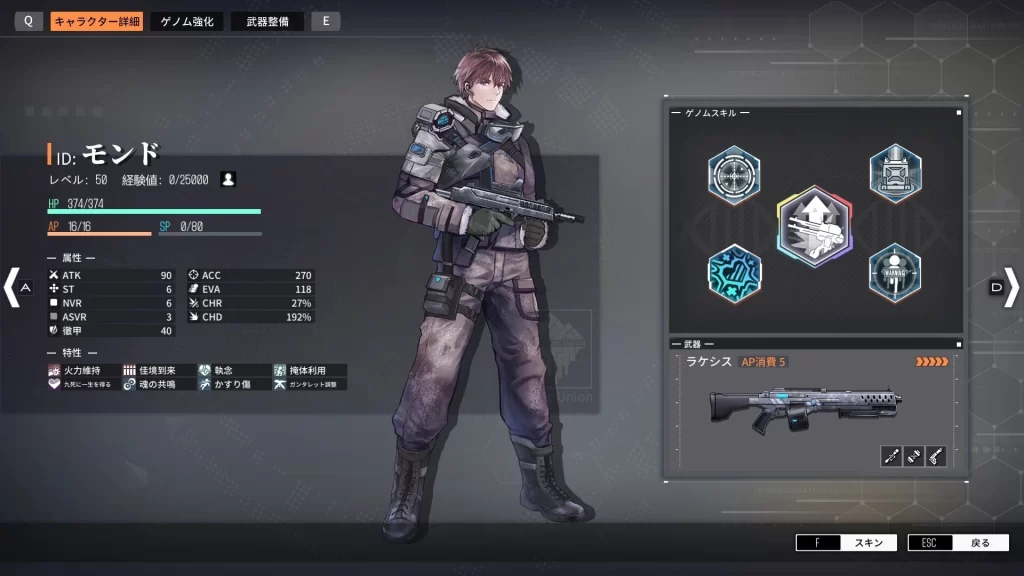Select the warning figure genome skill
This screenshot has height=576, width=1024.
tap(894, 272)
